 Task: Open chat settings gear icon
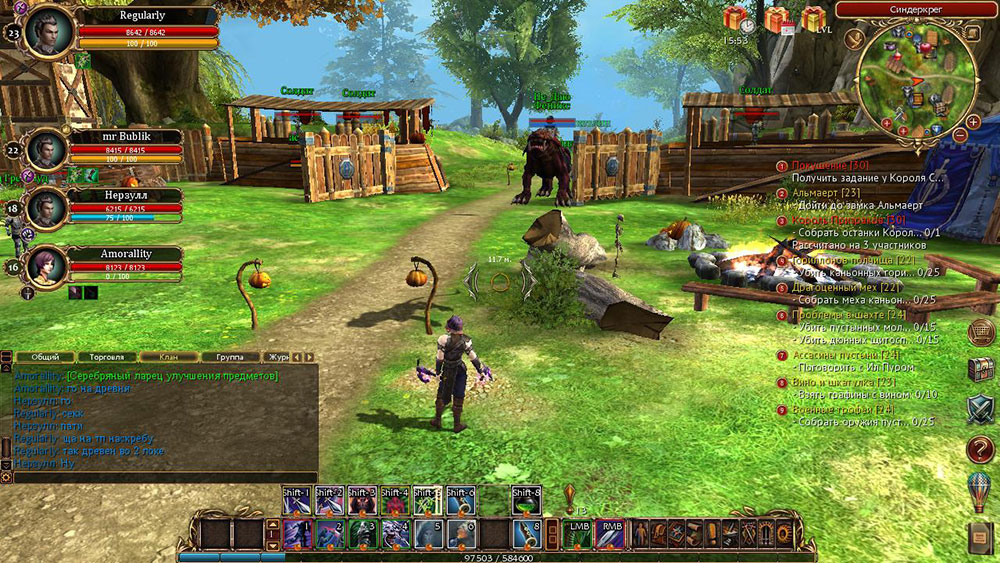6,478
